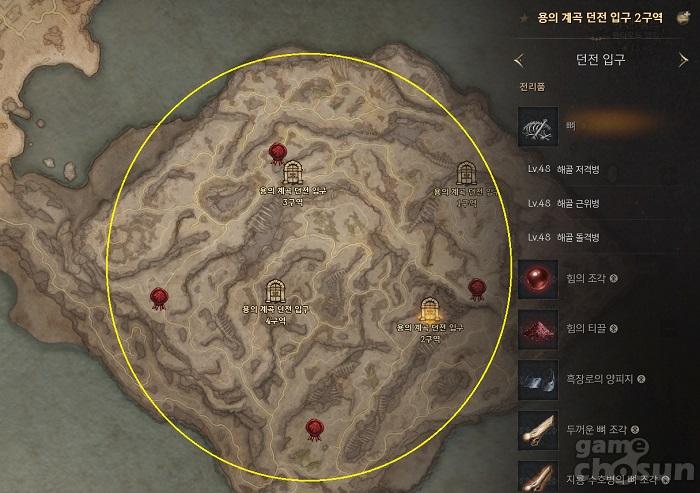Choose the highlighted 던전 입구 2구역 gate marker
Viewport: 700px width, 493px height.
(x=431, y=310)
